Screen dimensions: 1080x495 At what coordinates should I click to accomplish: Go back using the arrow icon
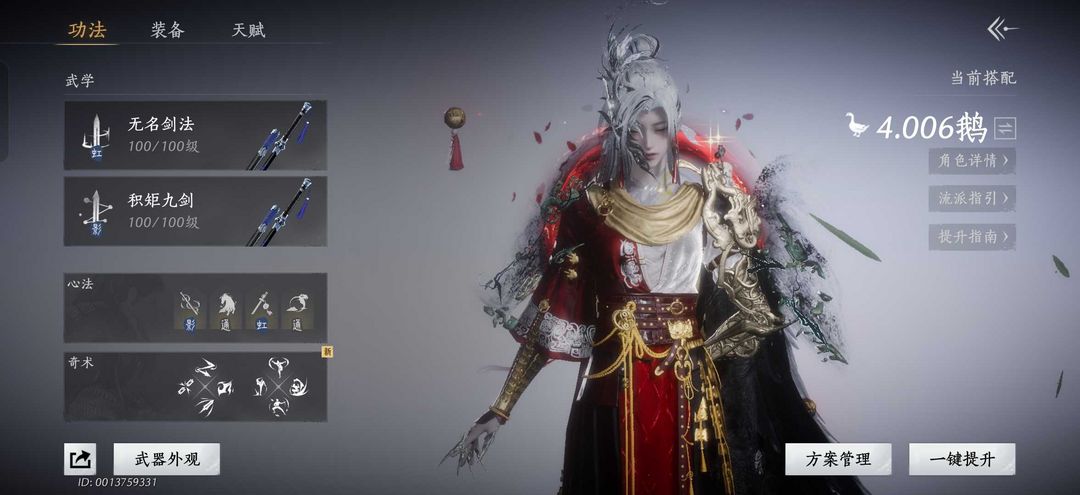1002,29
